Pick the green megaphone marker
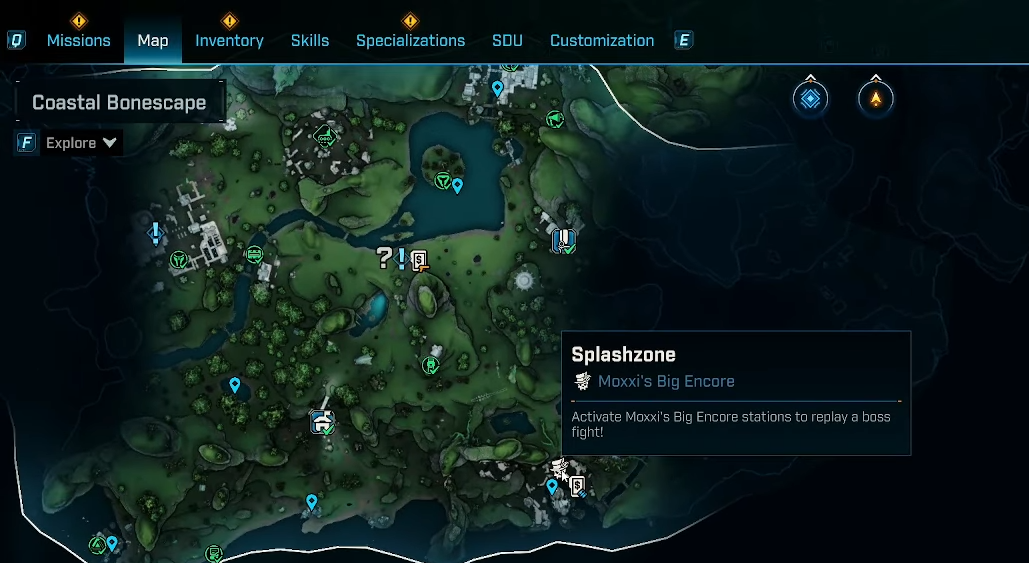Viewport: 1029px width, 563px height. (x=555, y=121)
